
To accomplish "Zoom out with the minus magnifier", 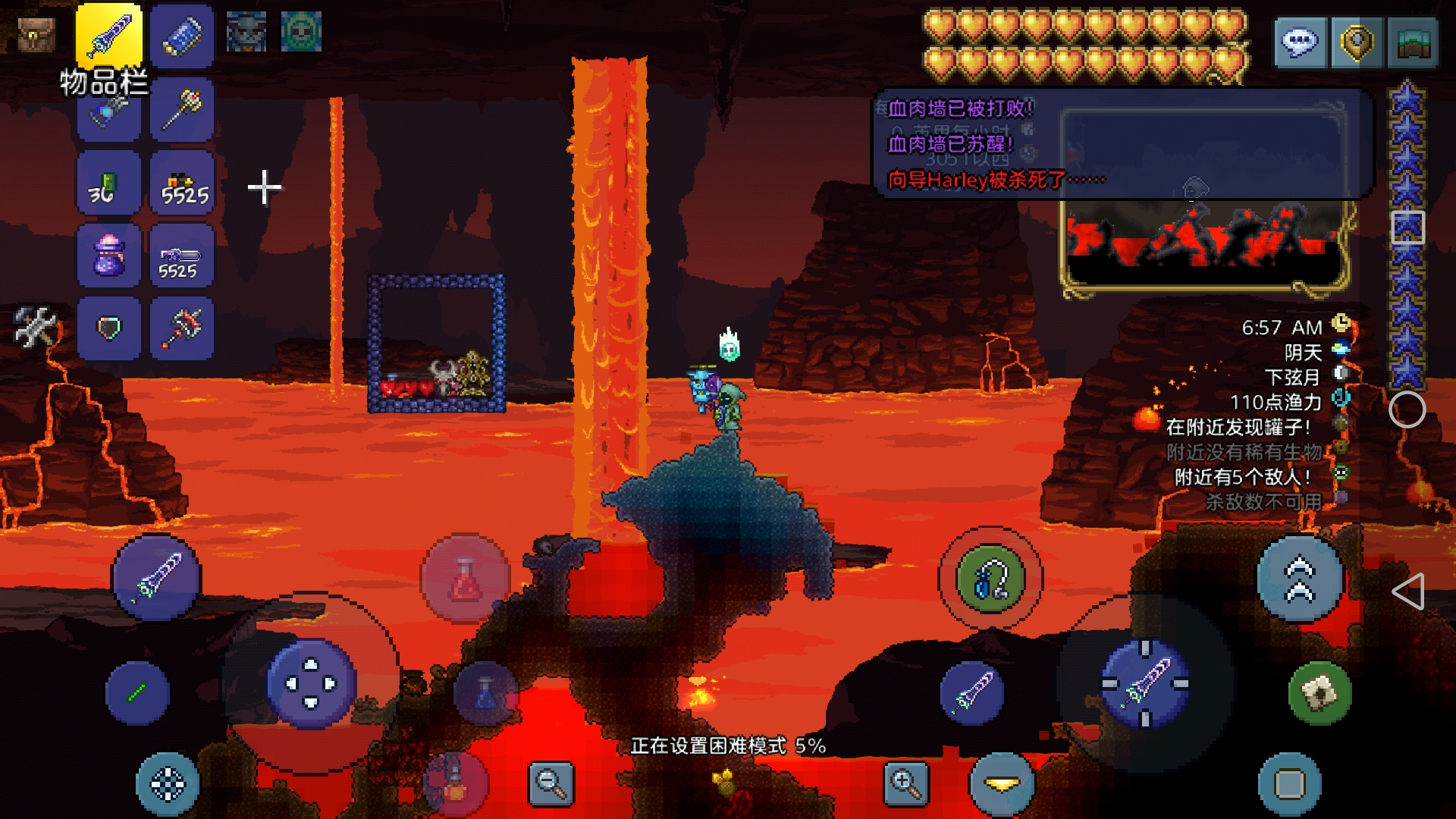I will pos(551,783).
